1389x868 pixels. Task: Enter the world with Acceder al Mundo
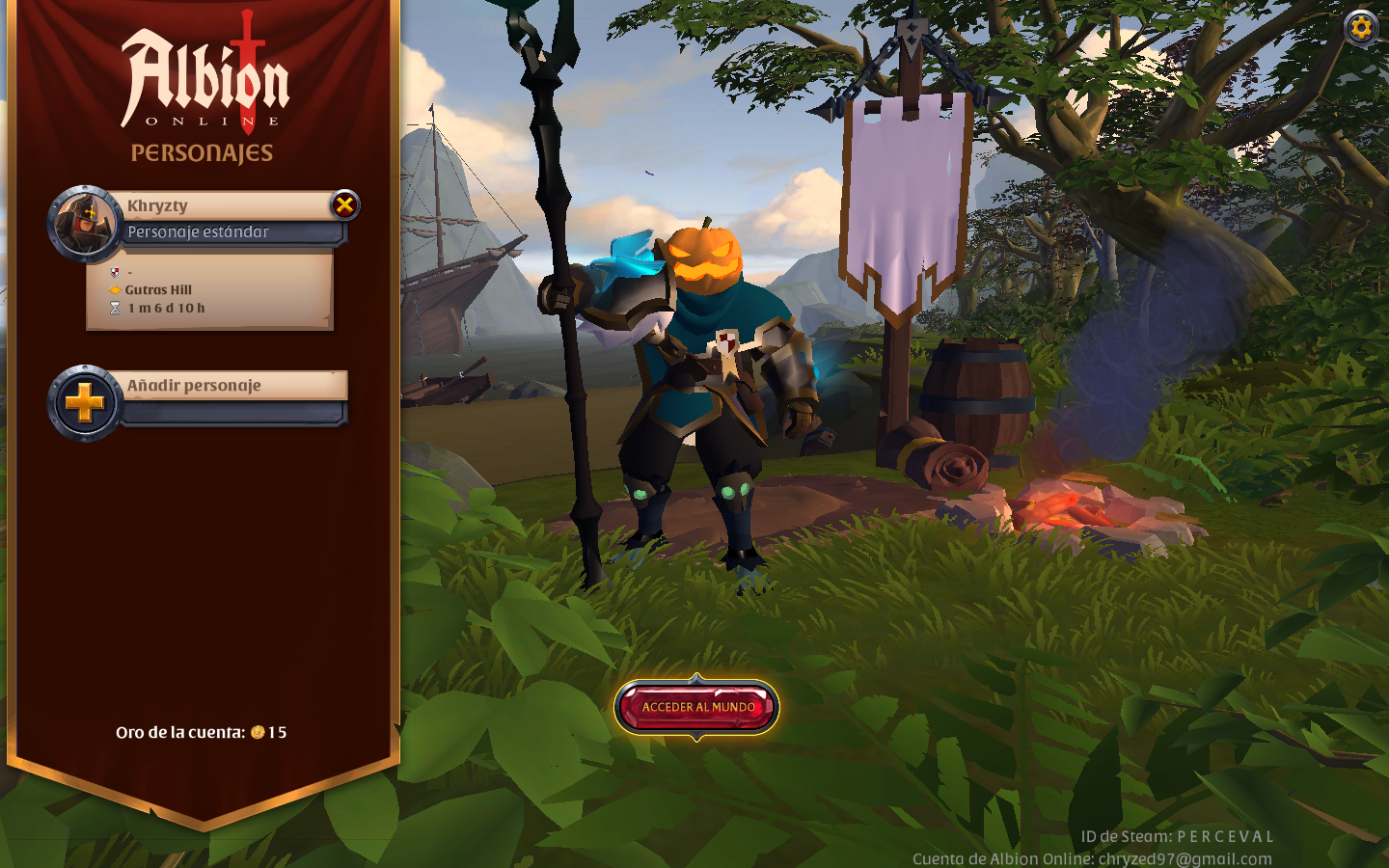click(x=697, y=707)
